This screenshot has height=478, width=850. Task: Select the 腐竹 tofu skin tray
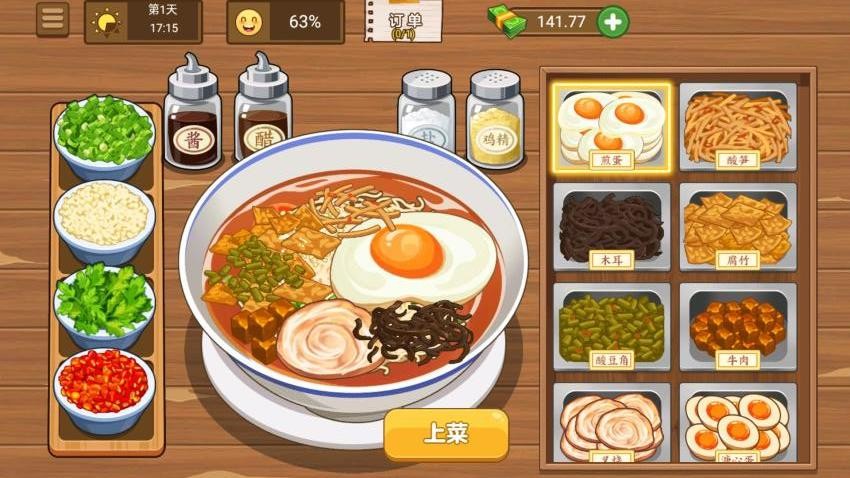click(738, 227)
